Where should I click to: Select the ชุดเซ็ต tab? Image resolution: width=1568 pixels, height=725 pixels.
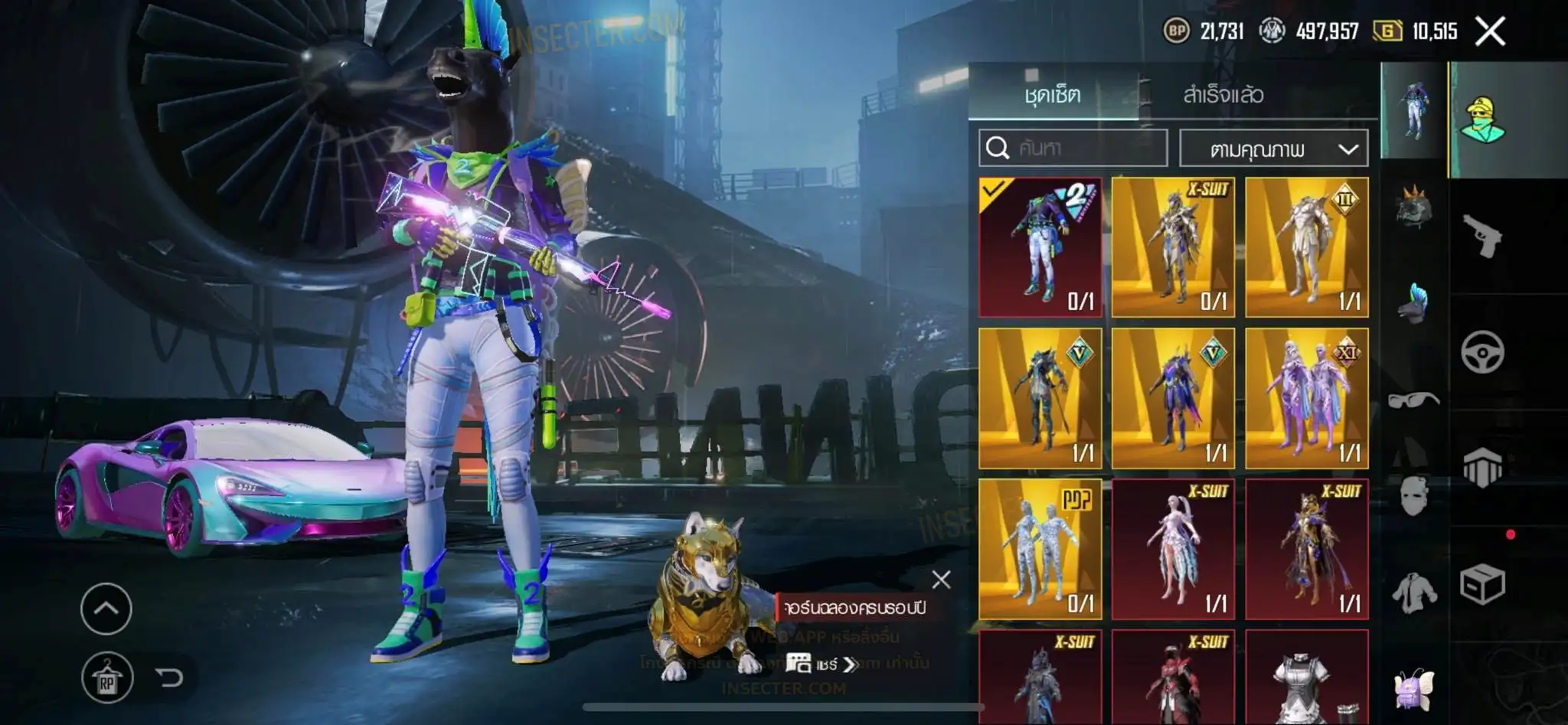coord(1053,95)
